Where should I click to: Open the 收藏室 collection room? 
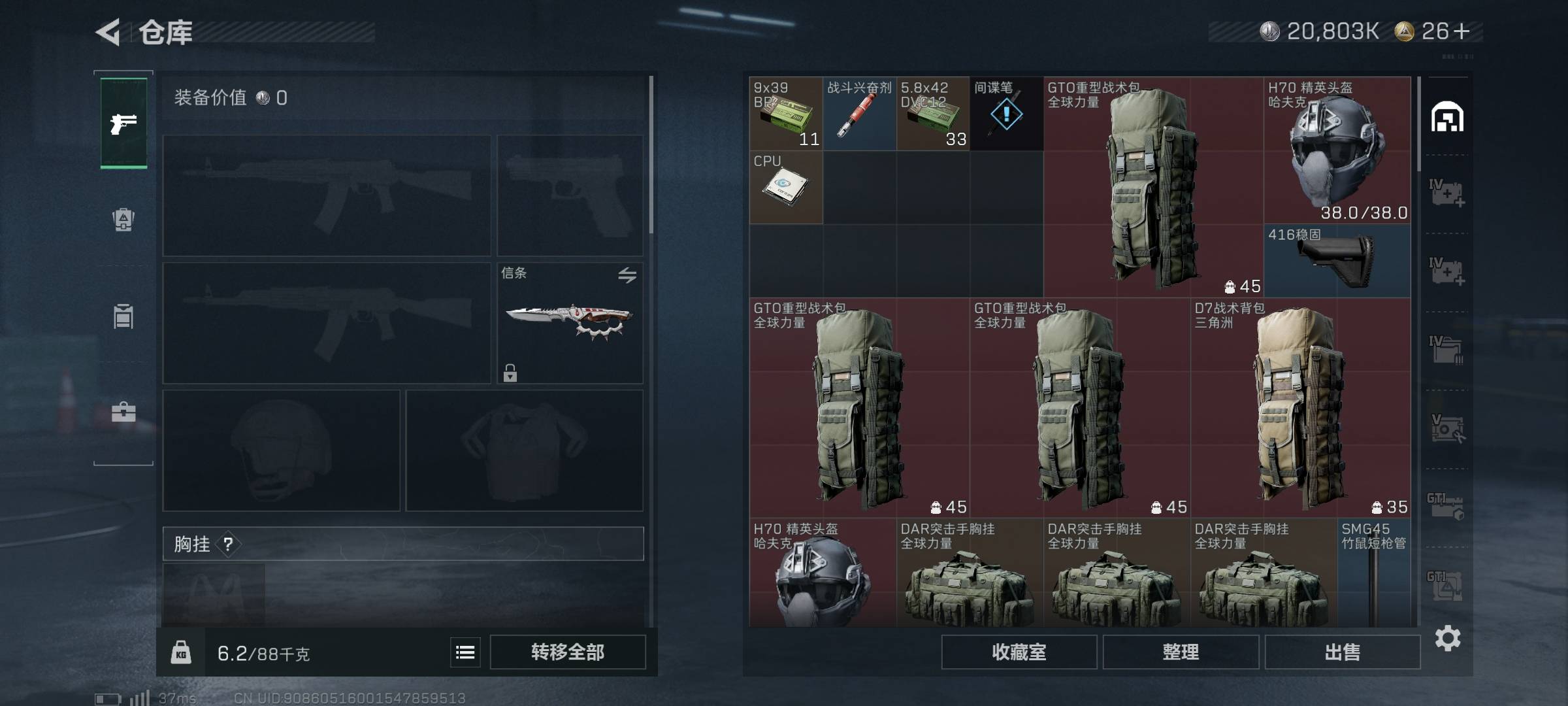point(1019,652)
